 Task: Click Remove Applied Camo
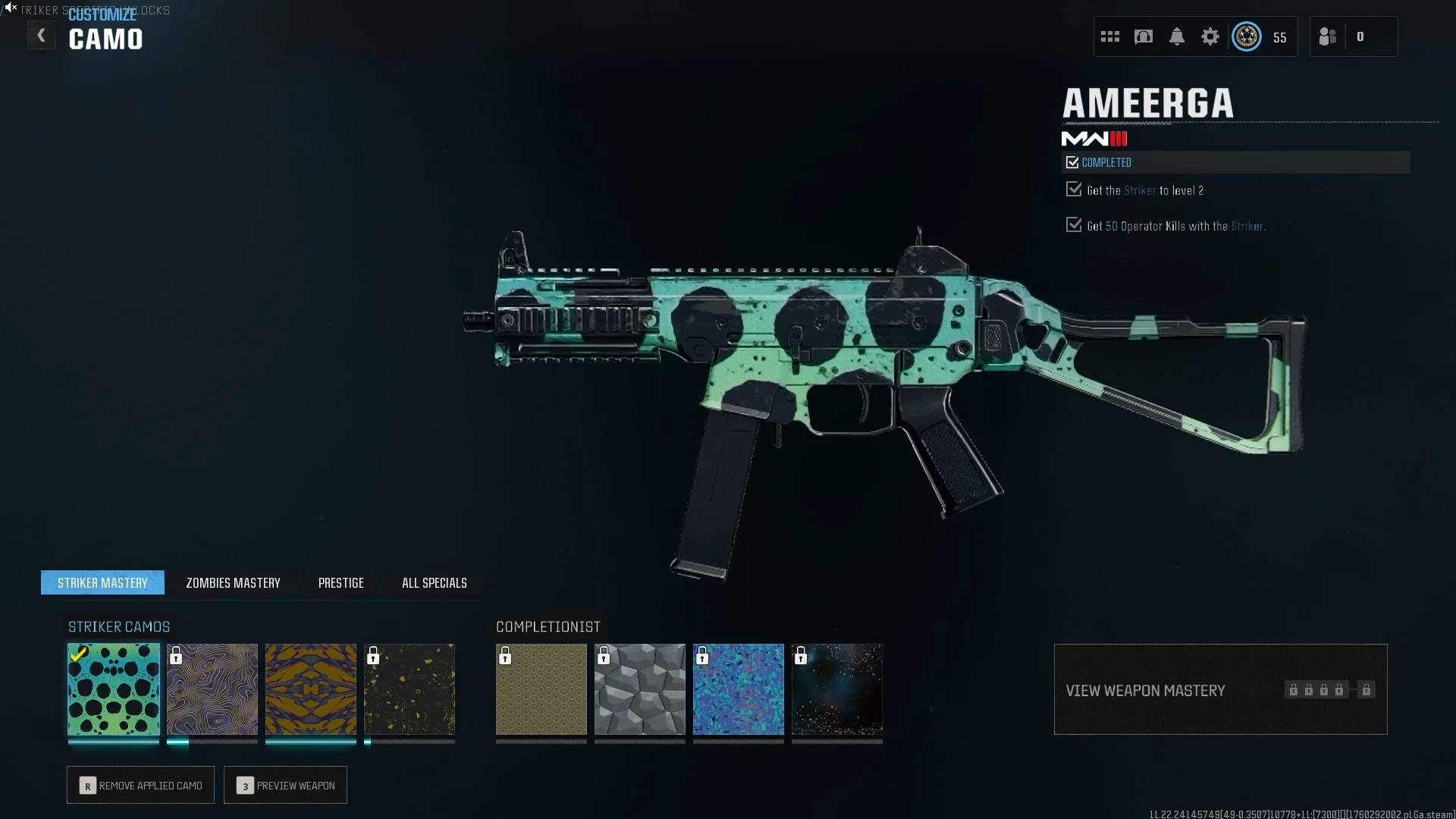[x=140, y=785]
